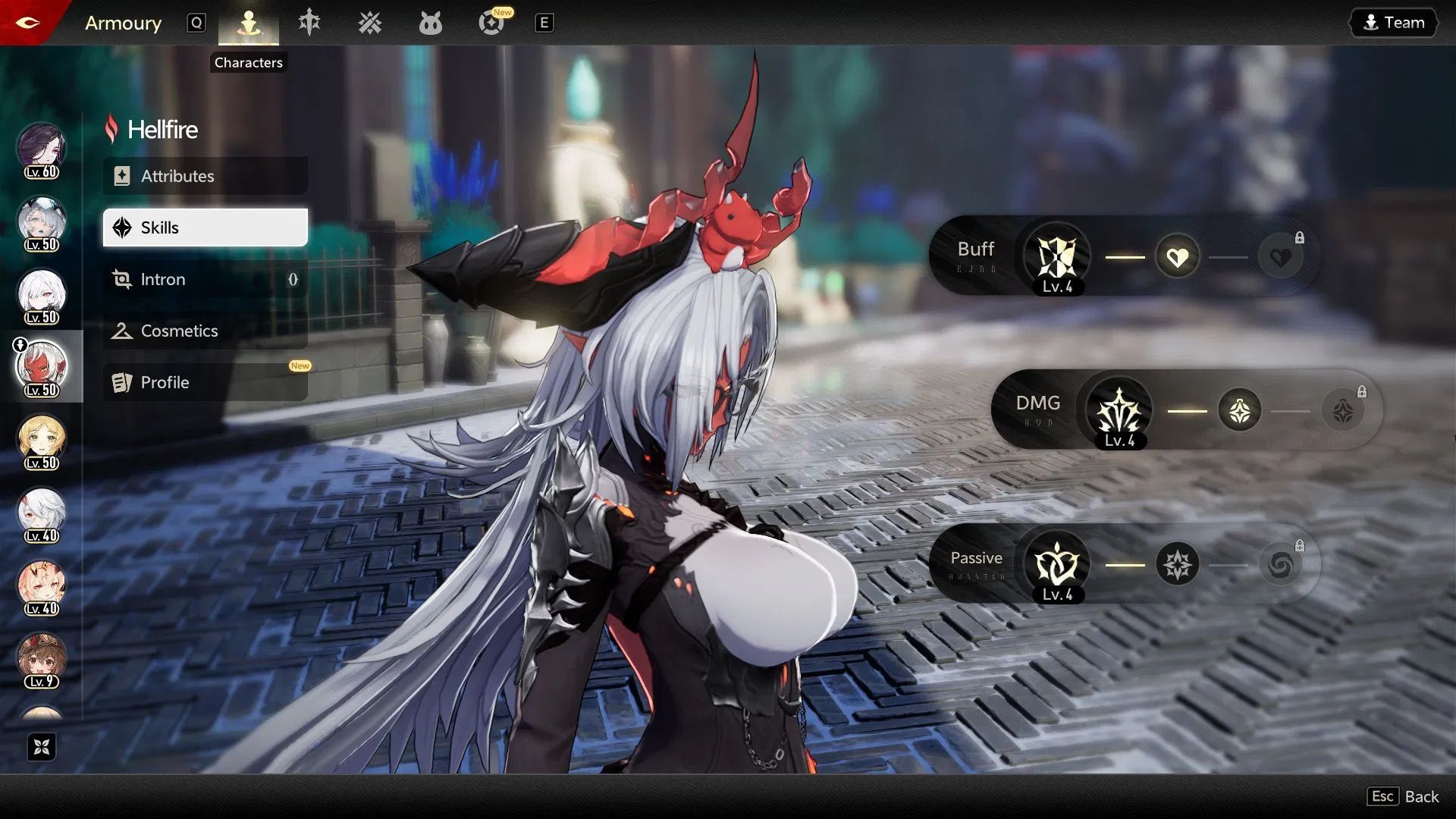Image resolution: width=1456 pixels, height=819 pixels.
Task: Click the locked third node of the Buff track
Action: click(1281, 256)
